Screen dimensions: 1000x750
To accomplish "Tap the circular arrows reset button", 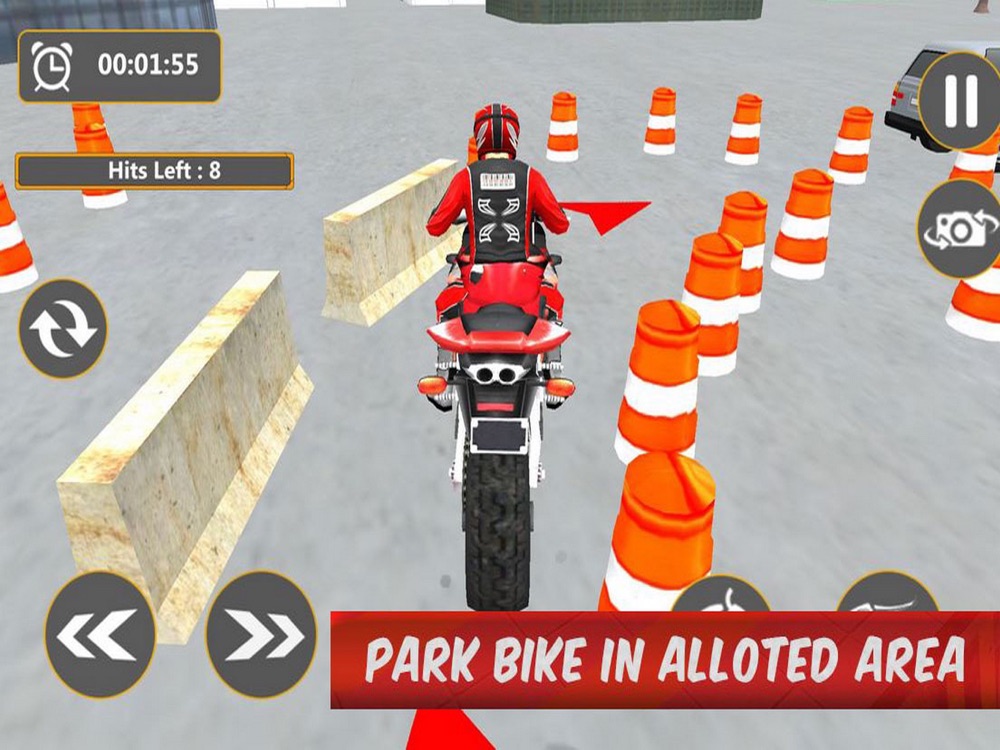I will point(62,329).
